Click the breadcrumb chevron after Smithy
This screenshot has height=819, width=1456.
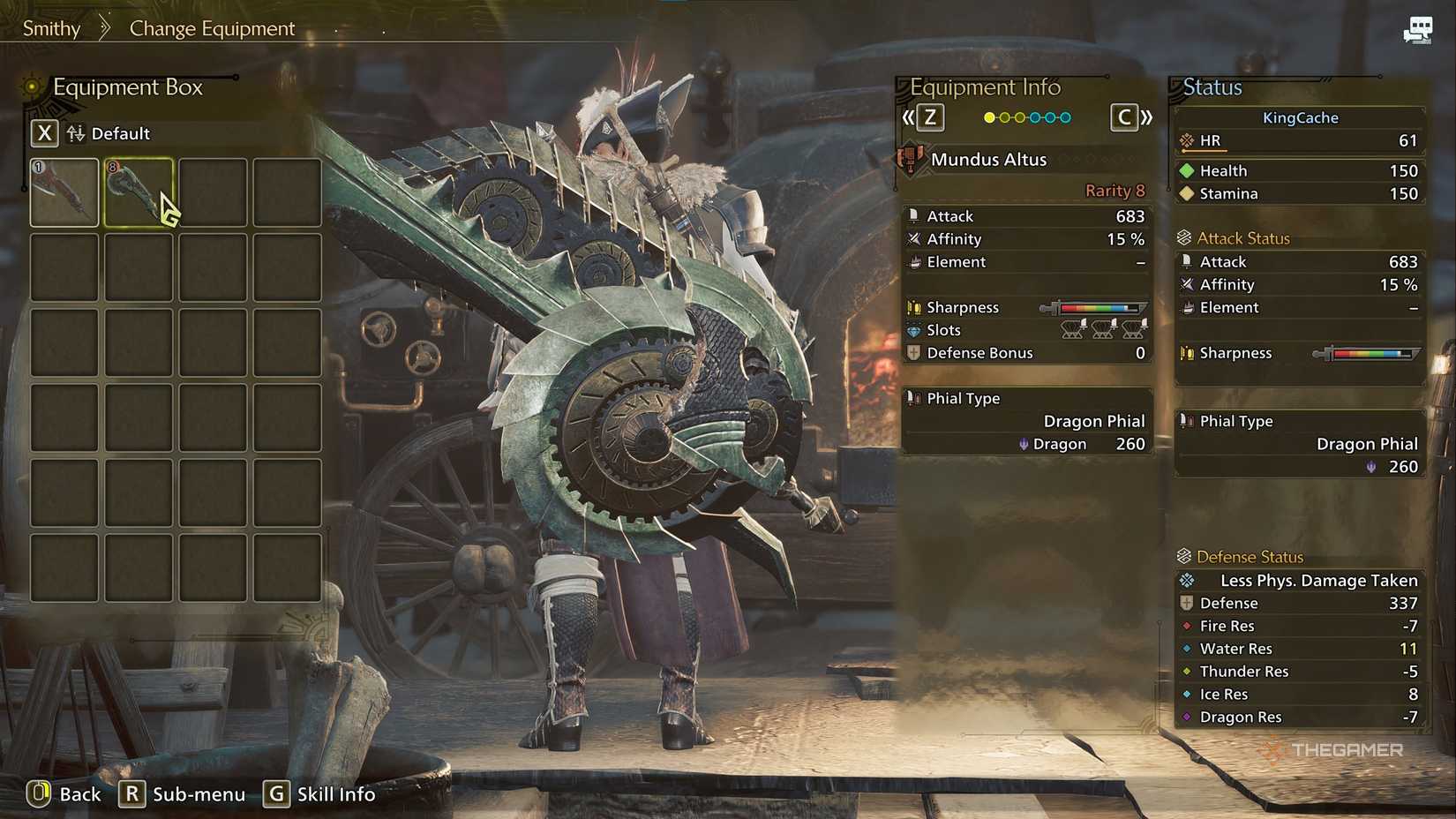tap(105, 27)
